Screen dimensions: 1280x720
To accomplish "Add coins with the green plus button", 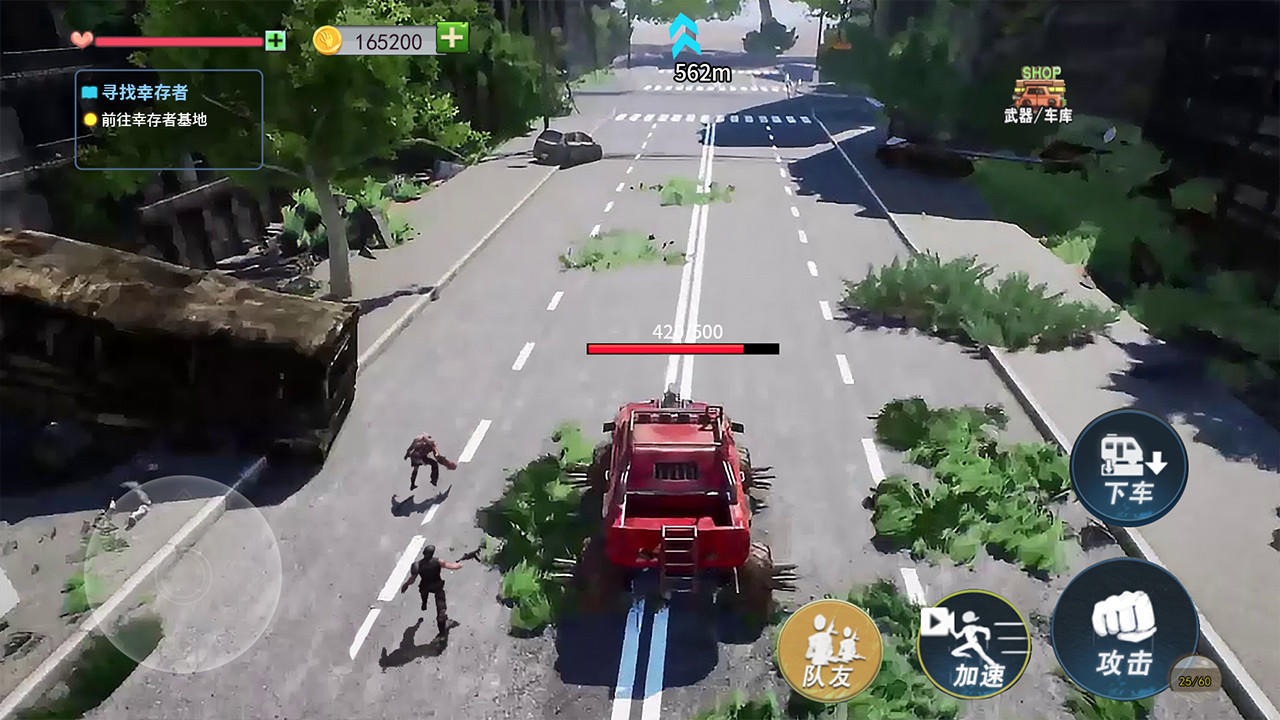I will [453, 38].
